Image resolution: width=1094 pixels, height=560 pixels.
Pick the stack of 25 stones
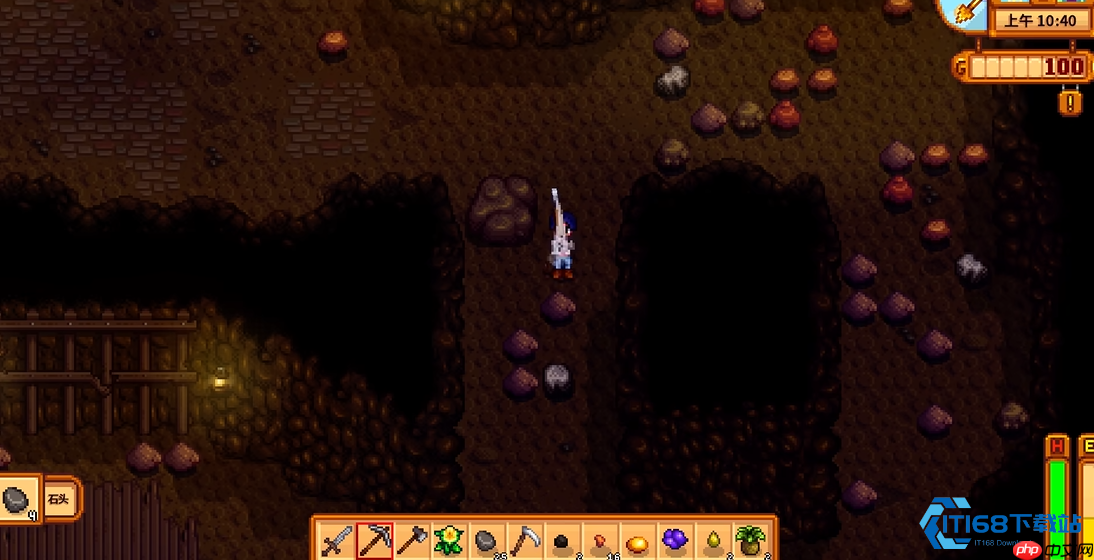click(486, 541)
